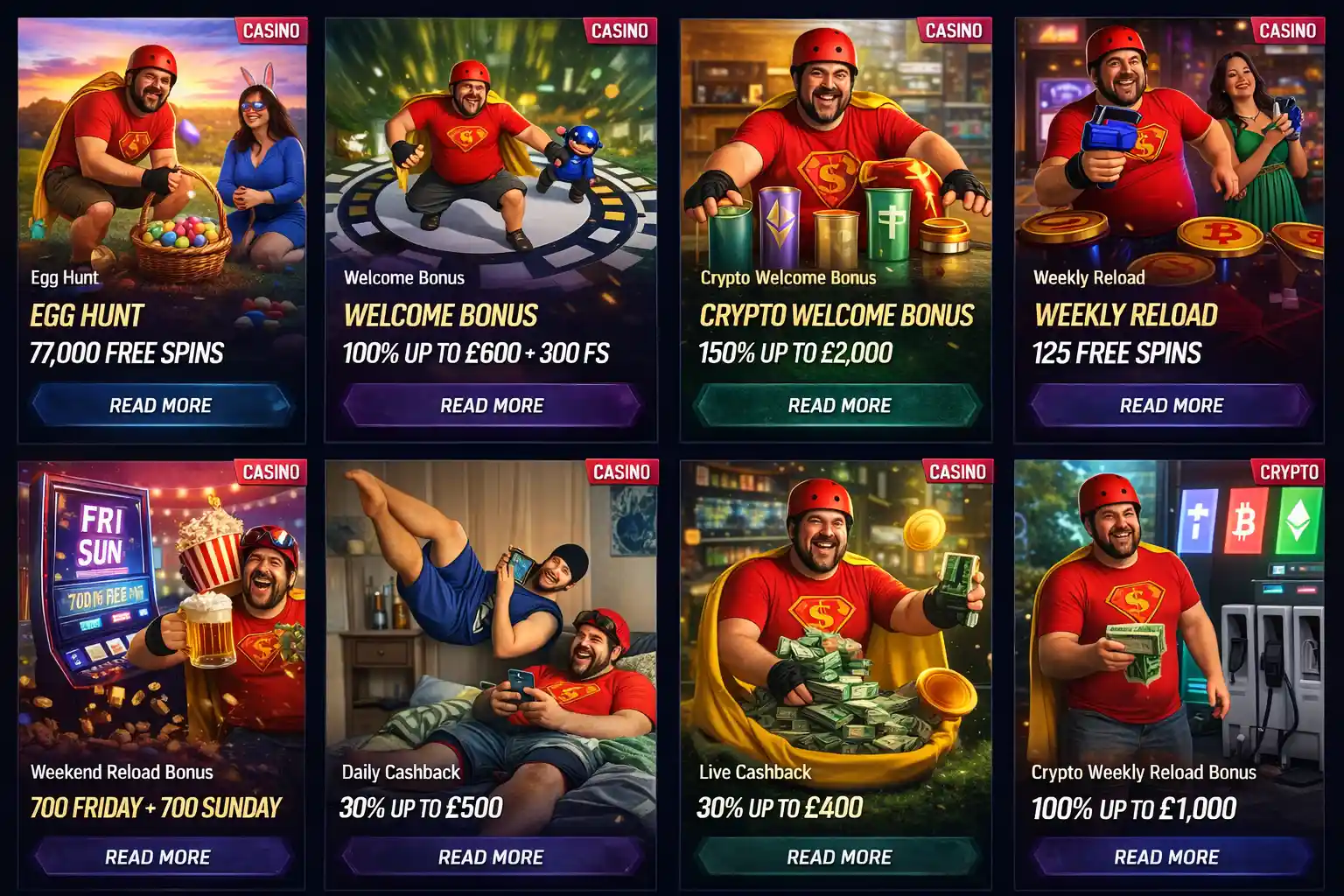The width and height of the screenshot is (1344, 896).
Task: Open the Crypto Welcome Bonus details
Action: pyautogui.click(x=838, y=405)
